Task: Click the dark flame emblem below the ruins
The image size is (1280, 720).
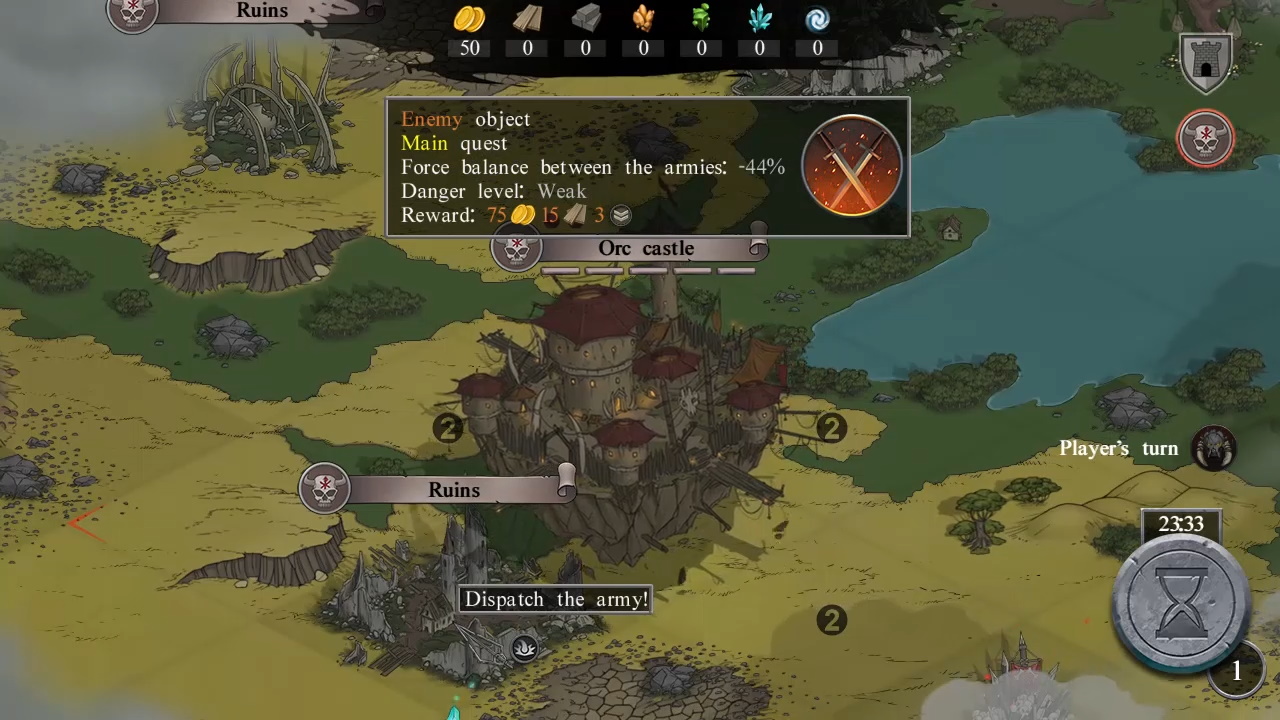Action: 524,648
